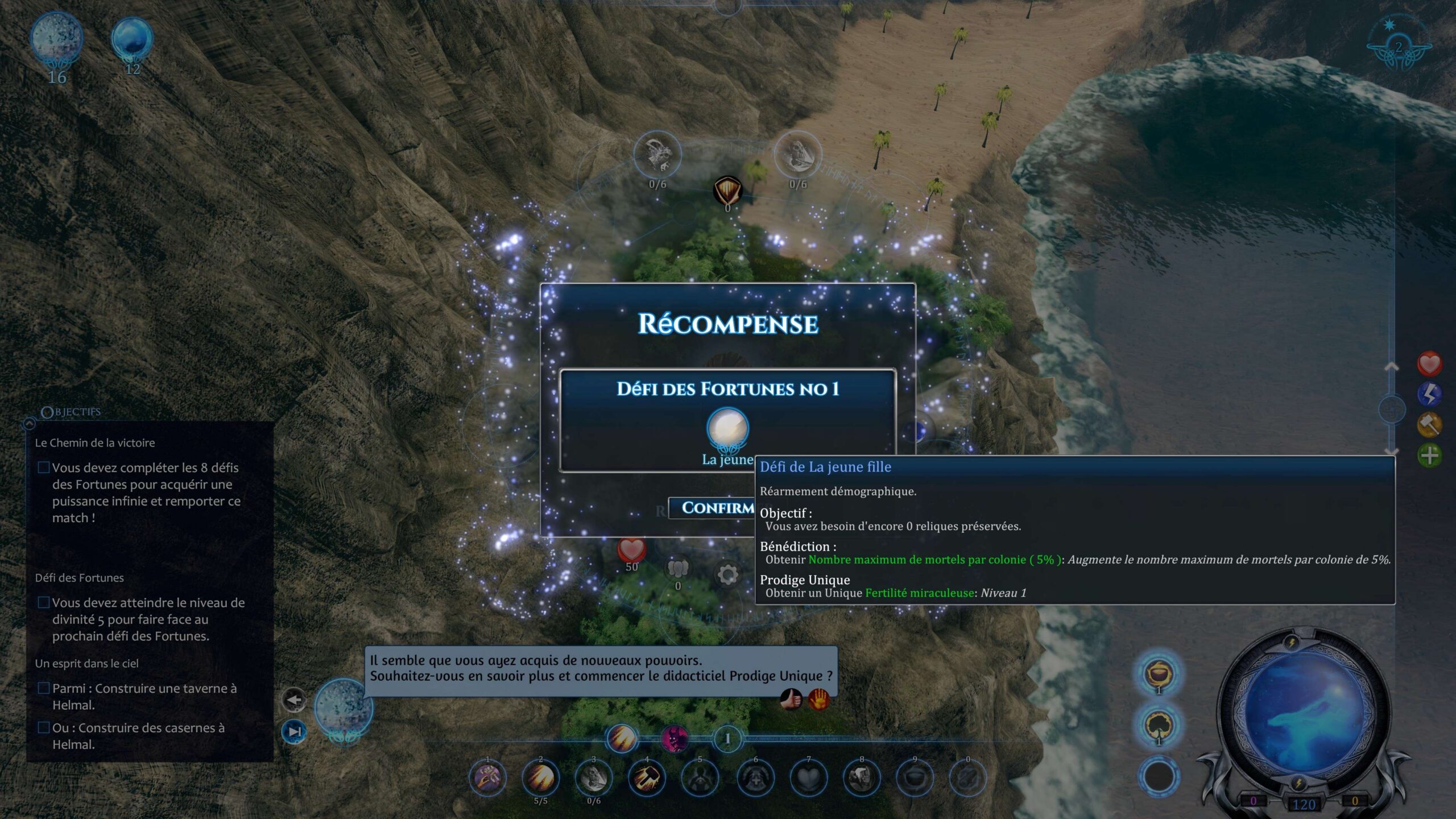Viewport: 1456px width, 819px height.
Task: Select the La jeune fille reward orb
Action: point(727,428)
